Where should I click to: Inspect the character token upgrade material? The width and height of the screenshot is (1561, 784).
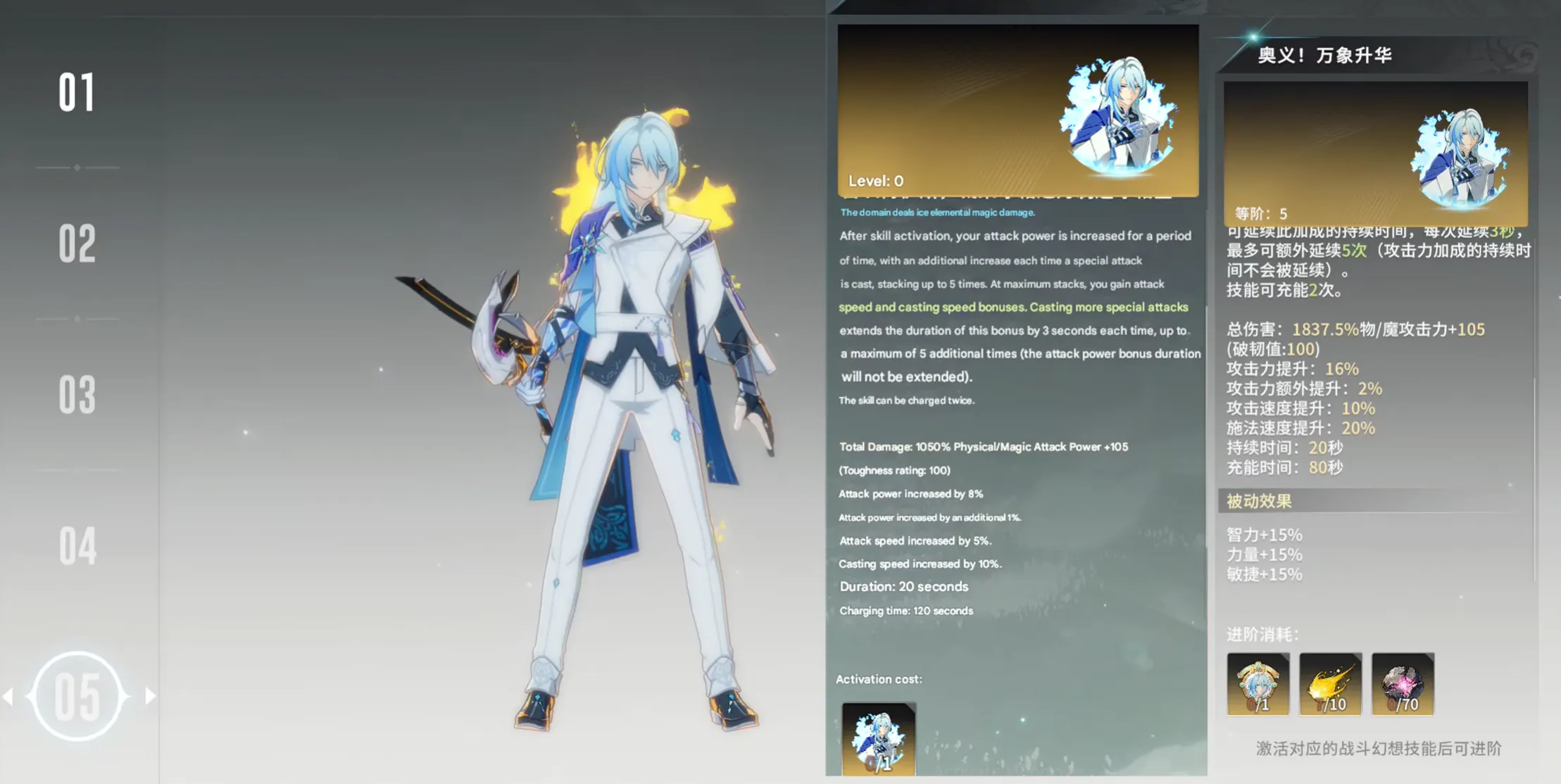(x=1258, y=684)
